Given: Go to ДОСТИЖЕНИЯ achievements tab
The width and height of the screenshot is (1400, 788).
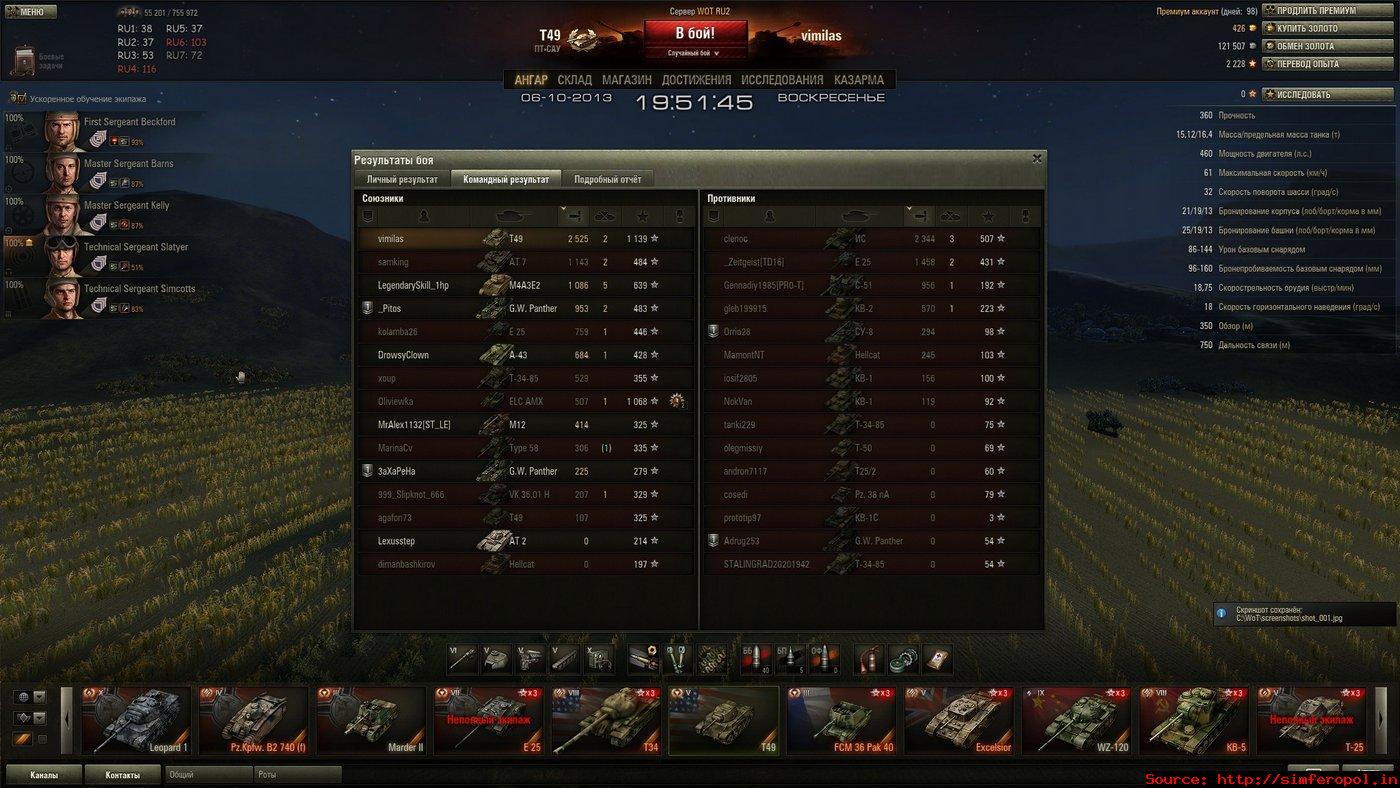Looking at the screenshot, I should [x=696, y=80].
